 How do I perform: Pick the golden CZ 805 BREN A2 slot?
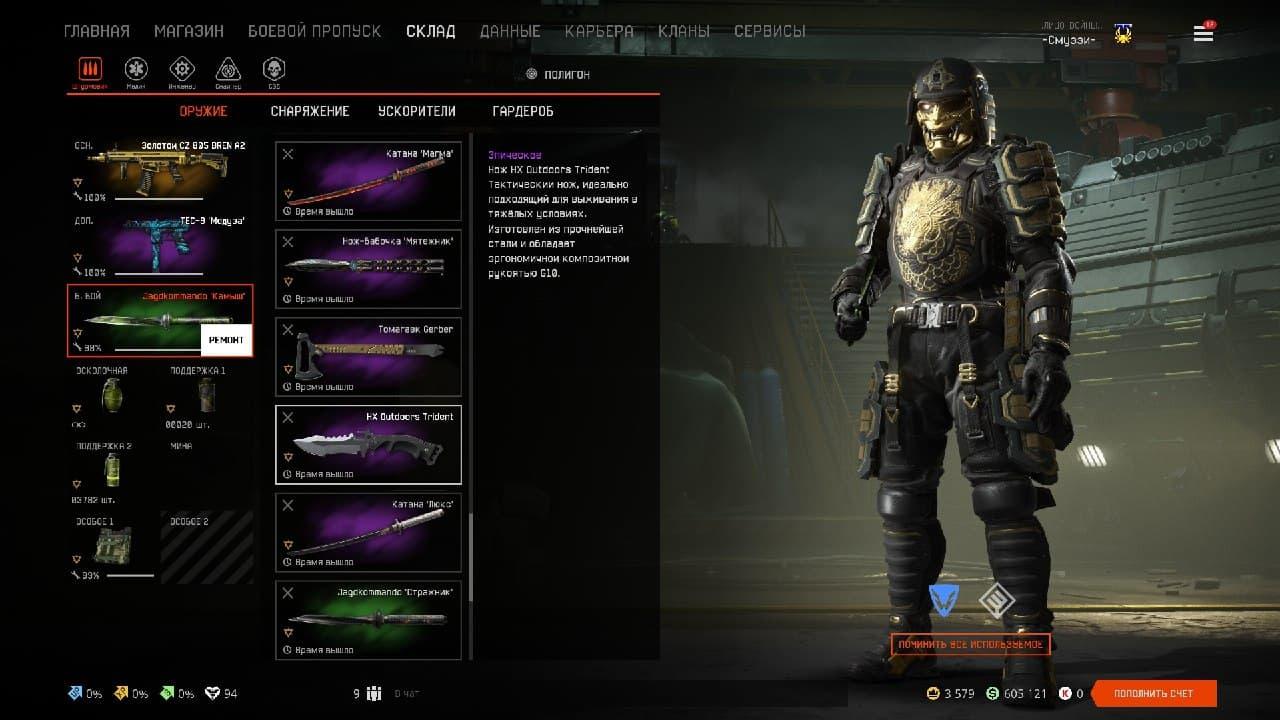160,170
